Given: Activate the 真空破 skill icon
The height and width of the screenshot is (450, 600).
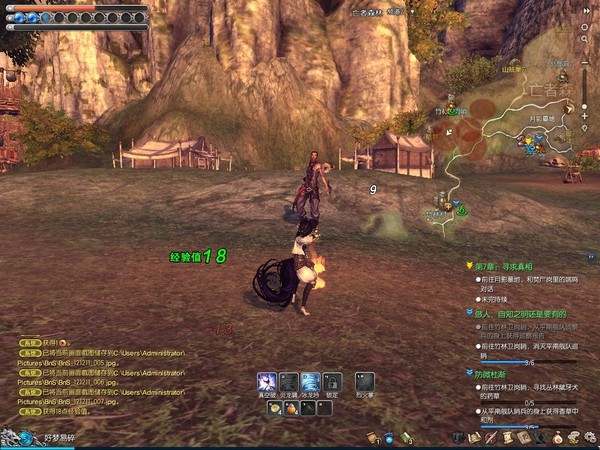Looking at the screenshot, I should (x=267, y=381).
